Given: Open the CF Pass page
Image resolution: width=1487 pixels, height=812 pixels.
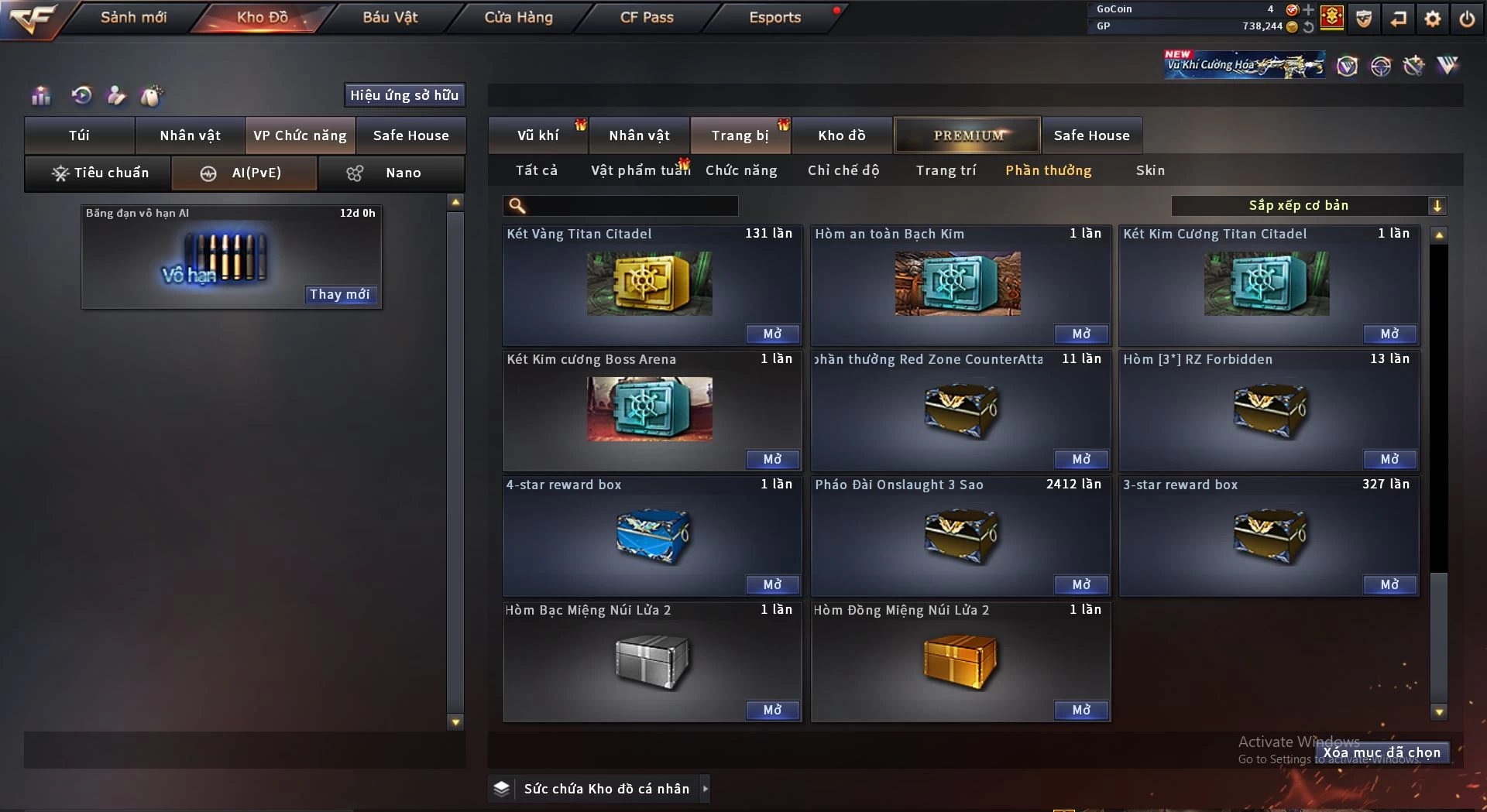Looking at the screenshot, I should (647, 17).
